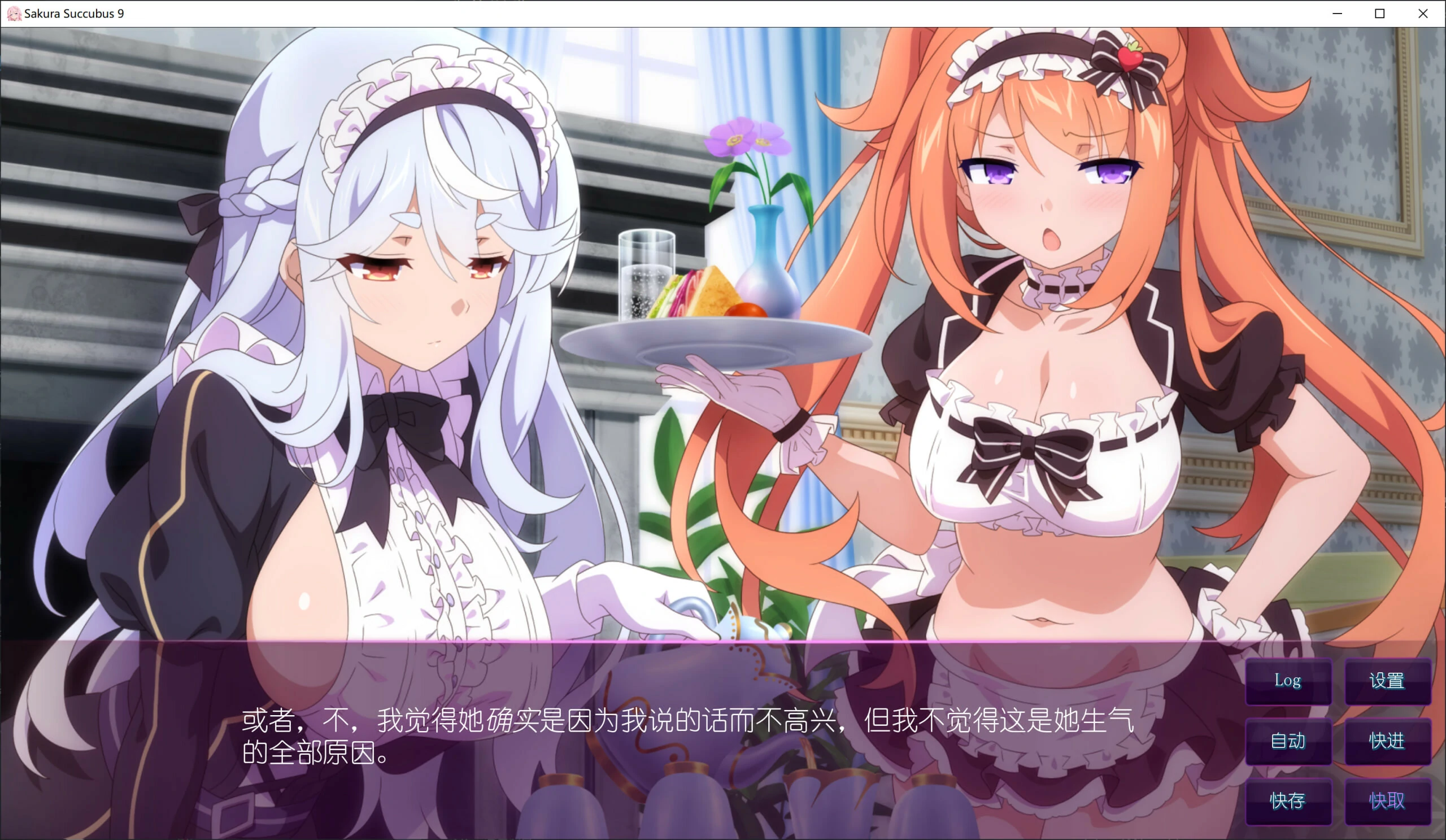1446x840 pixels.
Task: Enable 自动 auto-read mode
Action: pyautogui.click(x=1289, y=741)
